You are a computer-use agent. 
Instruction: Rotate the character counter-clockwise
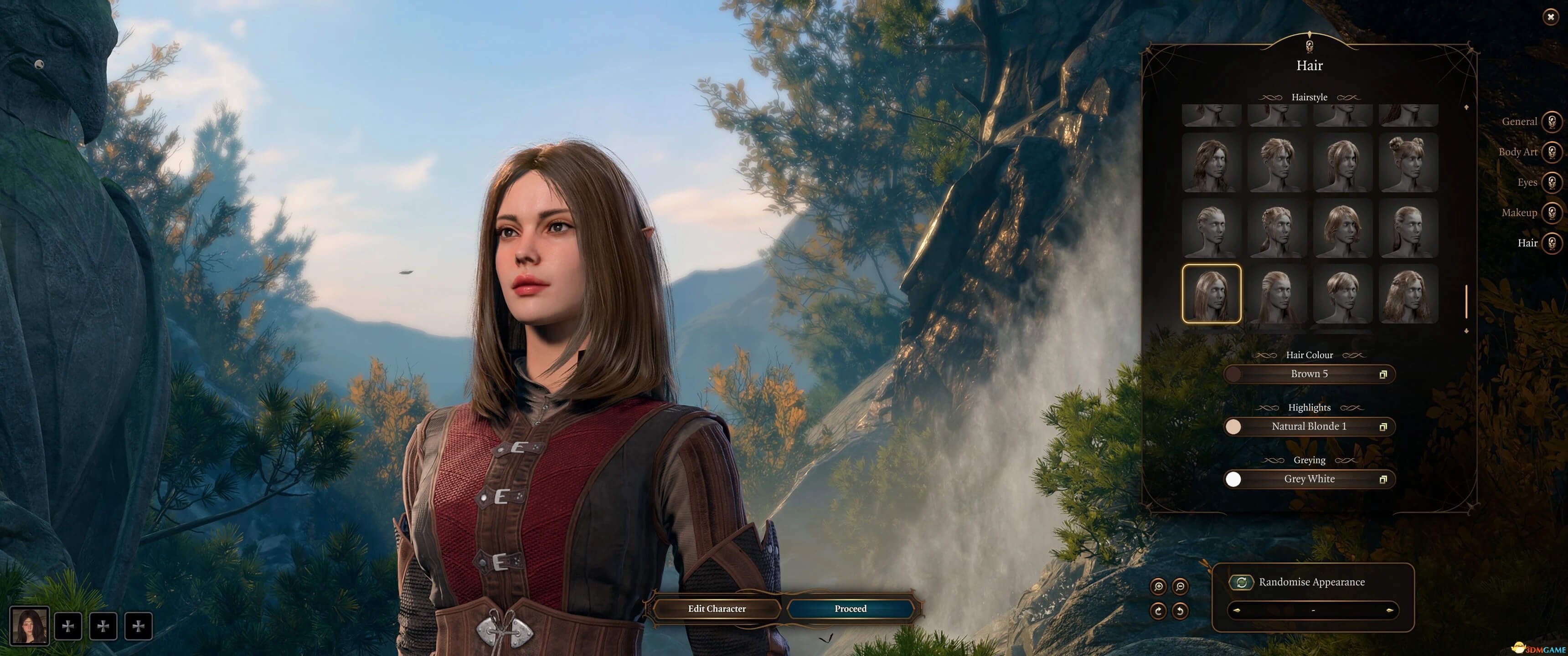click(x=1180, y=610)
